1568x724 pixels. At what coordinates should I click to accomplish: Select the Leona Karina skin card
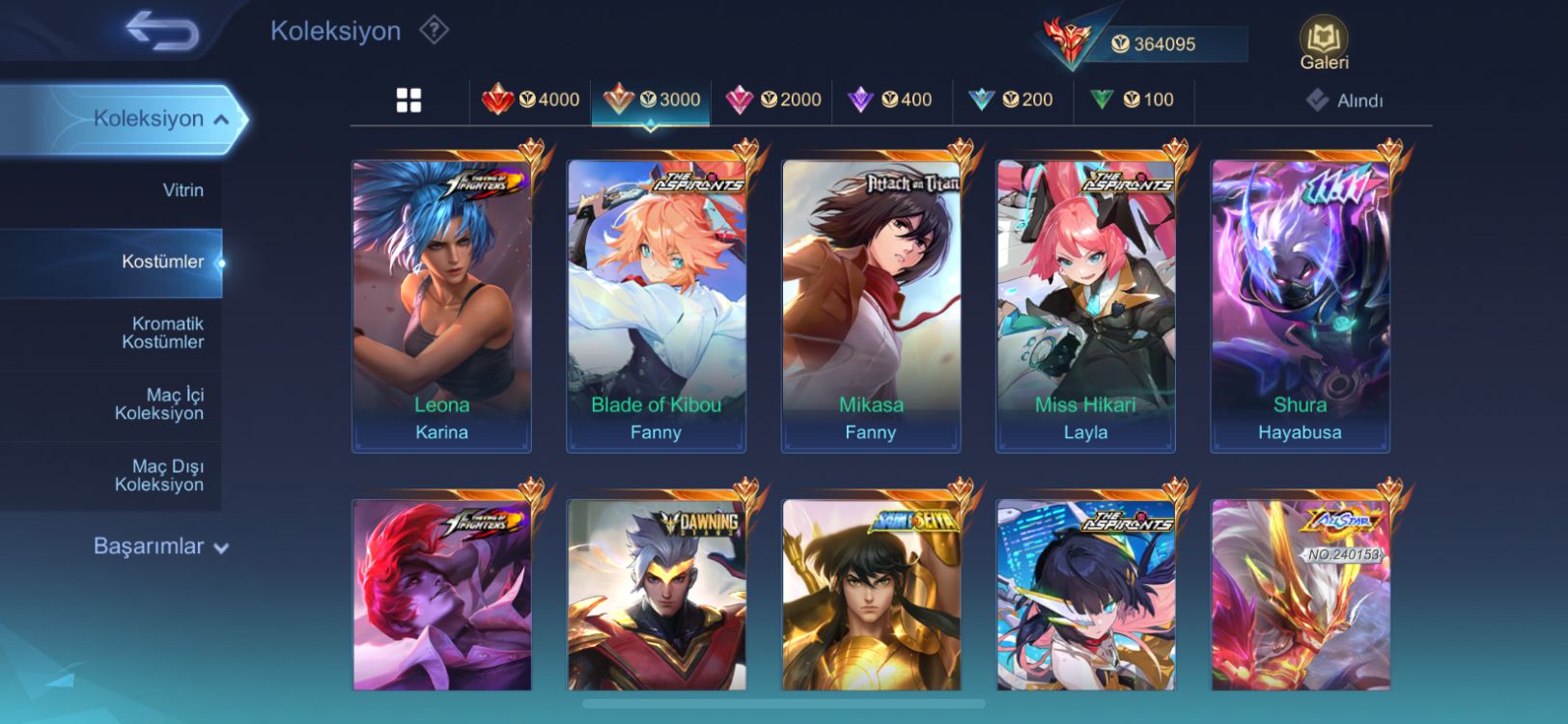point(441,304)
